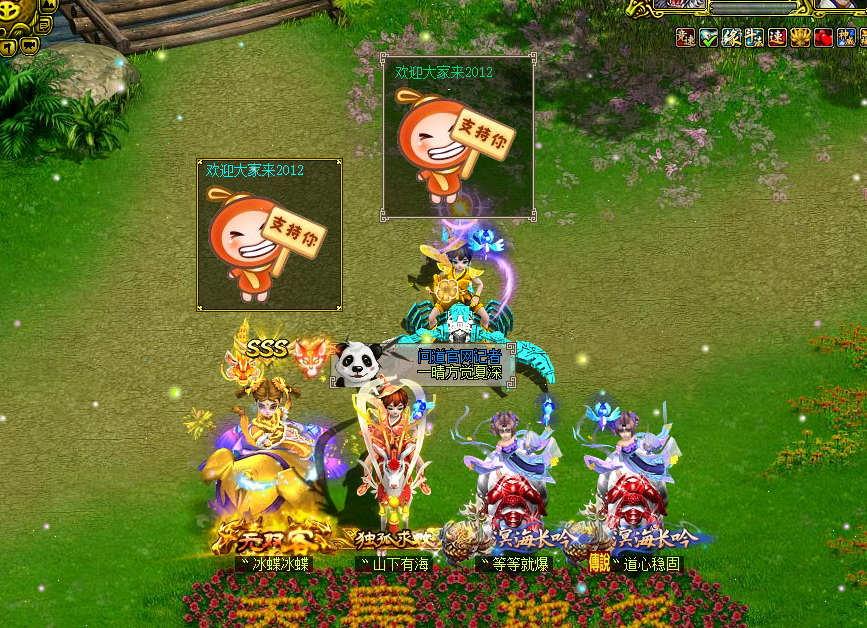Click the red hearts status icon
Image resolution: width=867 pixels, height=628 pixels.
pos(823,38)
